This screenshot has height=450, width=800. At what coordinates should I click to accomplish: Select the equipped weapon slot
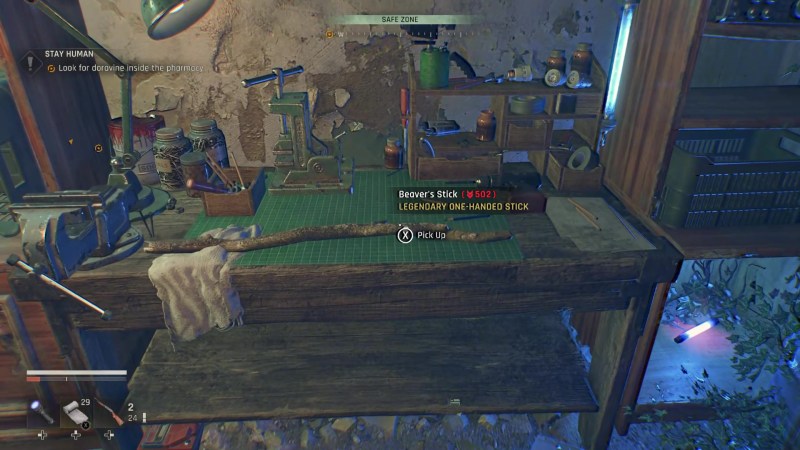tap(110, 413)
